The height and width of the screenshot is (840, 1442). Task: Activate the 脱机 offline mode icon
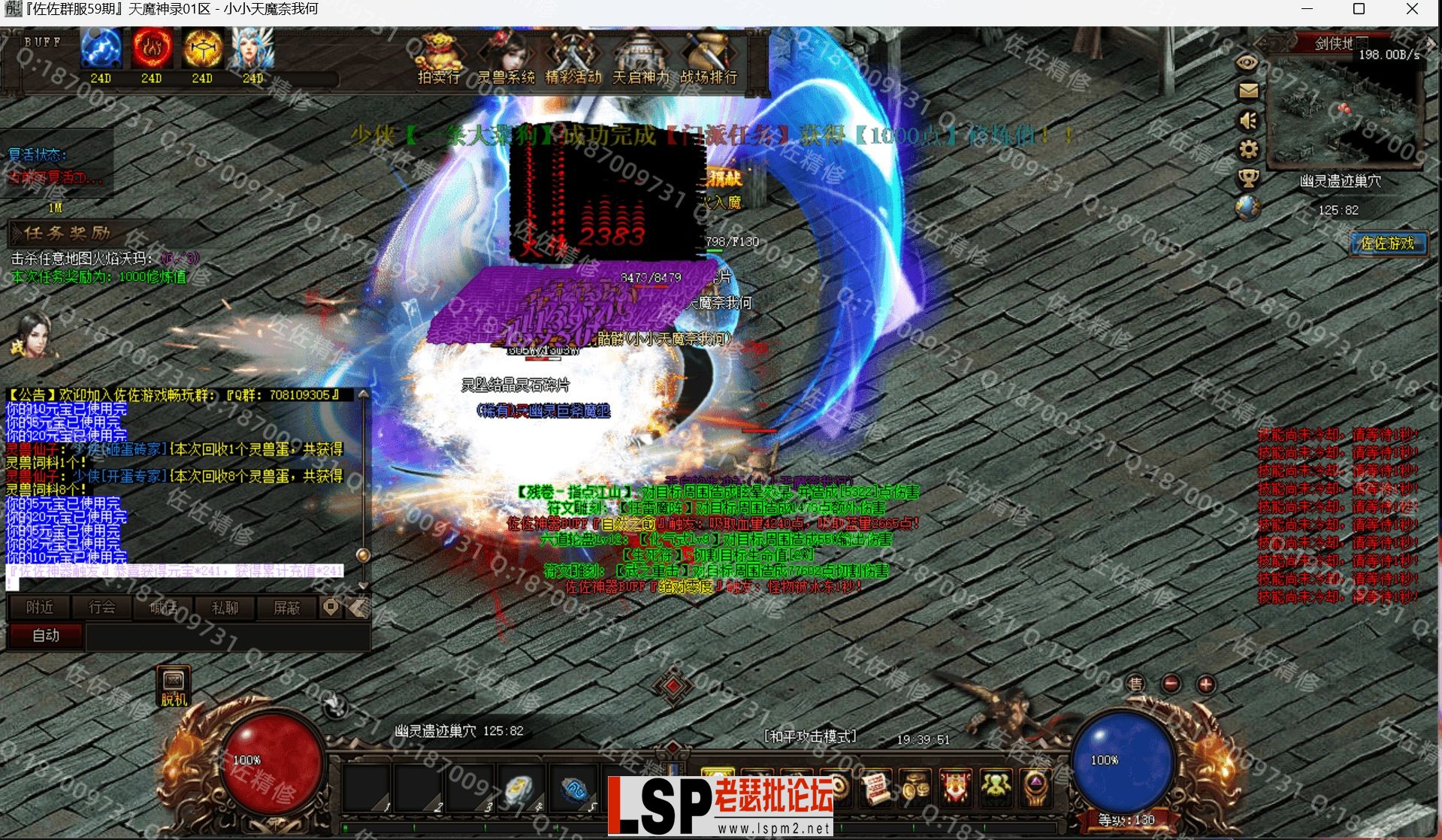pyautogui.click(x=174, y=686)
